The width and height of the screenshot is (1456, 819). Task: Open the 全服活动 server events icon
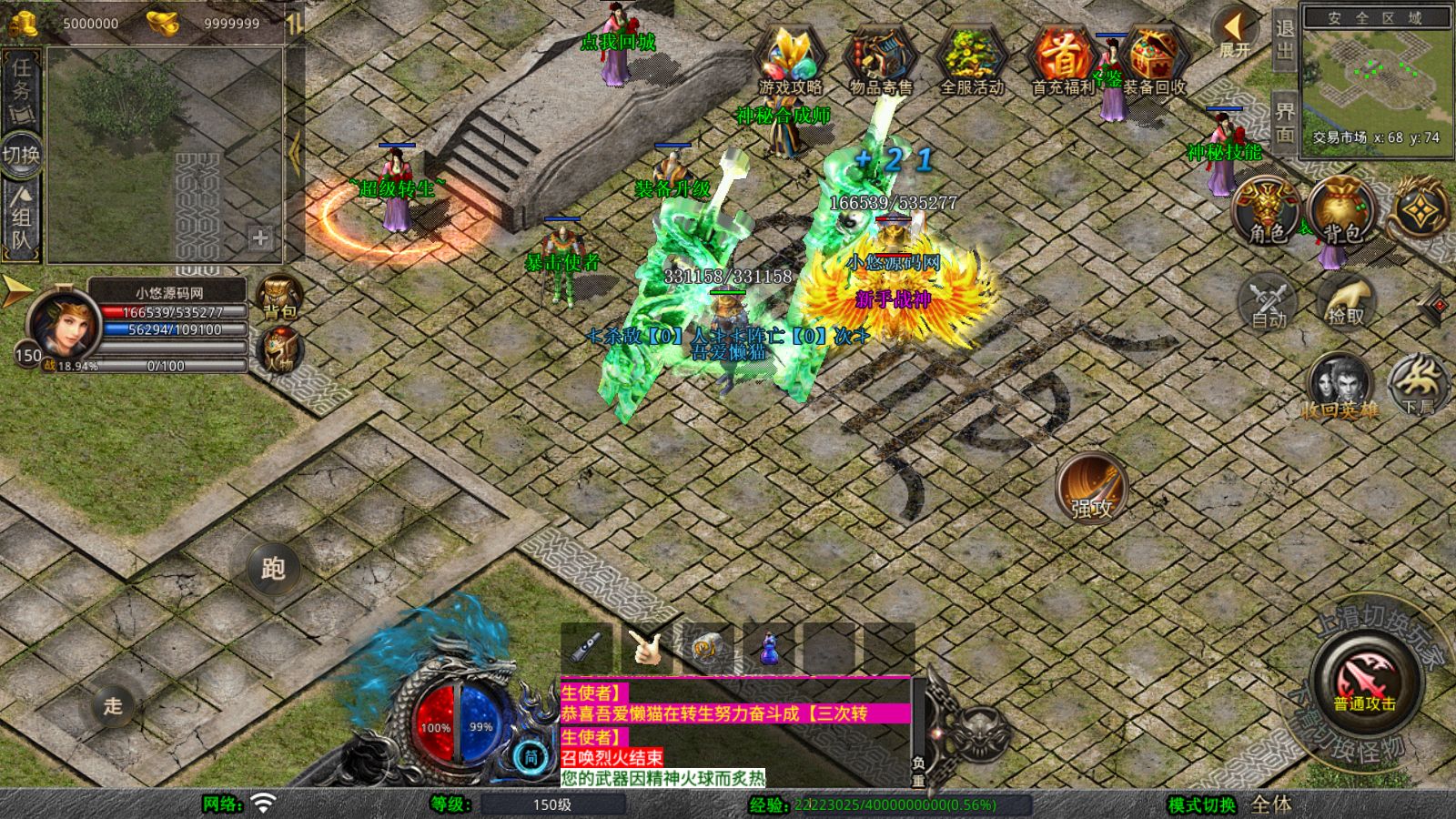pyautogui.click(x=971, y=59)
